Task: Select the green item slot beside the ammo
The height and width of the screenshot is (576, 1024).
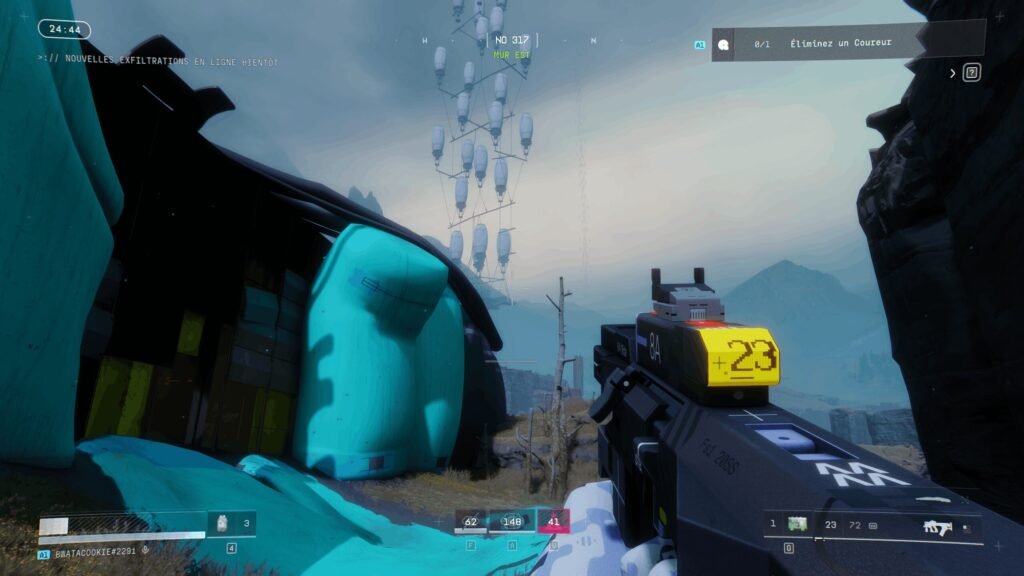Action: [797, 523]
